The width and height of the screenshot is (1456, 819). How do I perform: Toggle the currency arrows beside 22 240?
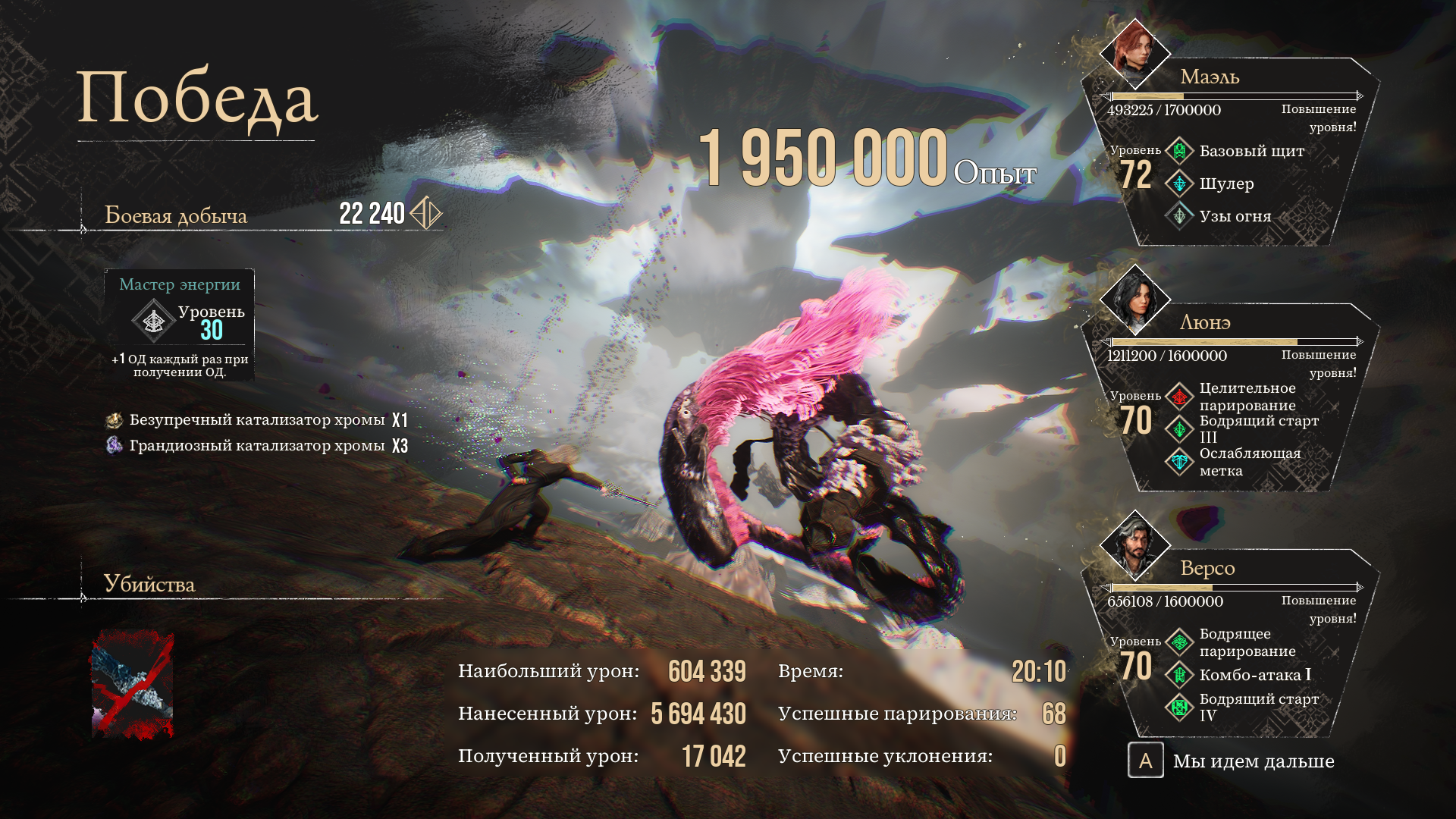(x=427, y=213)
